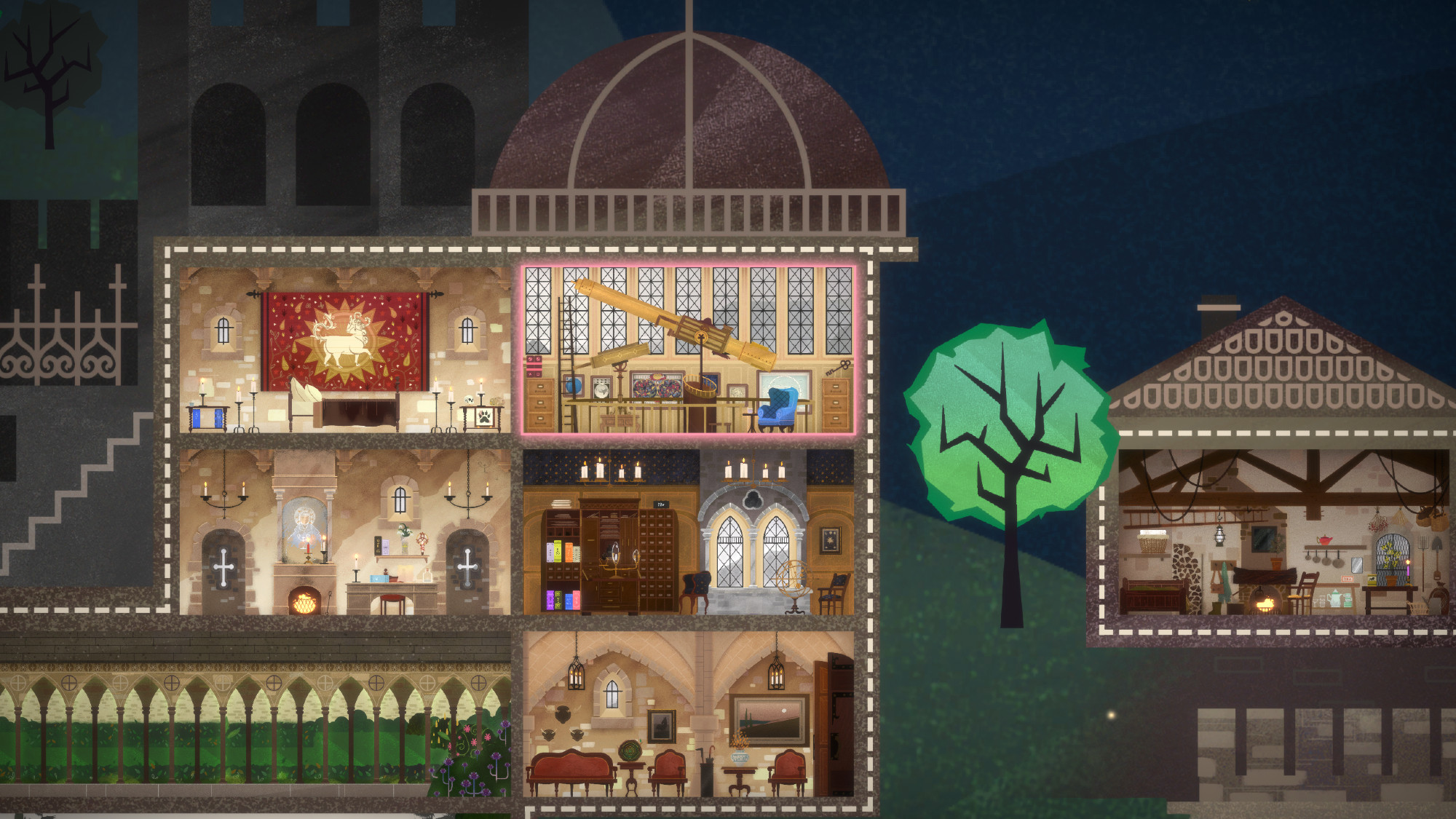The width and height of the screenshot is (1456, 819).
Task: Choose the cottage kitchen room
Action: tap(1283, 532)
